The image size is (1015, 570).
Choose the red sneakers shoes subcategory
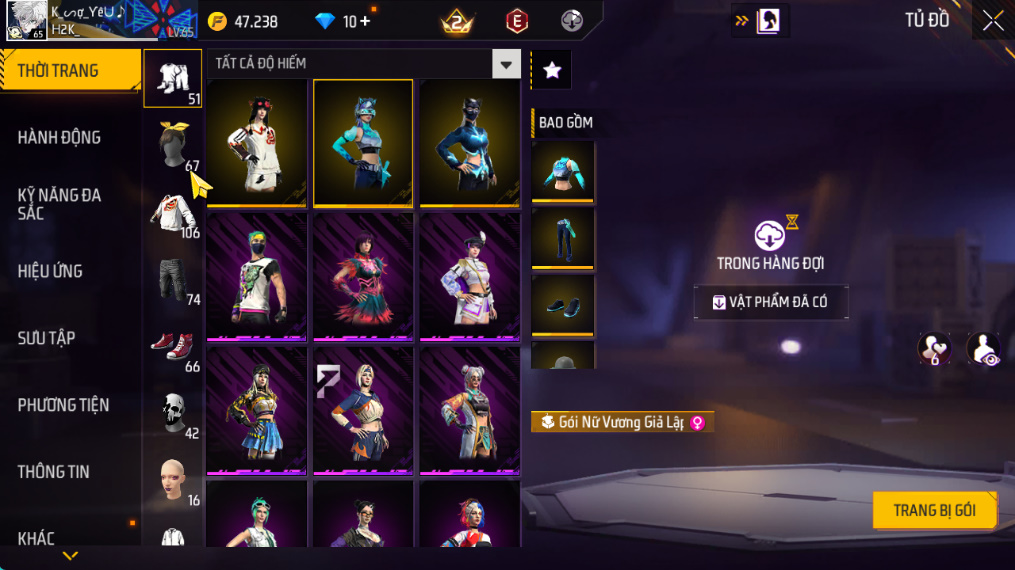pos(173,346)
